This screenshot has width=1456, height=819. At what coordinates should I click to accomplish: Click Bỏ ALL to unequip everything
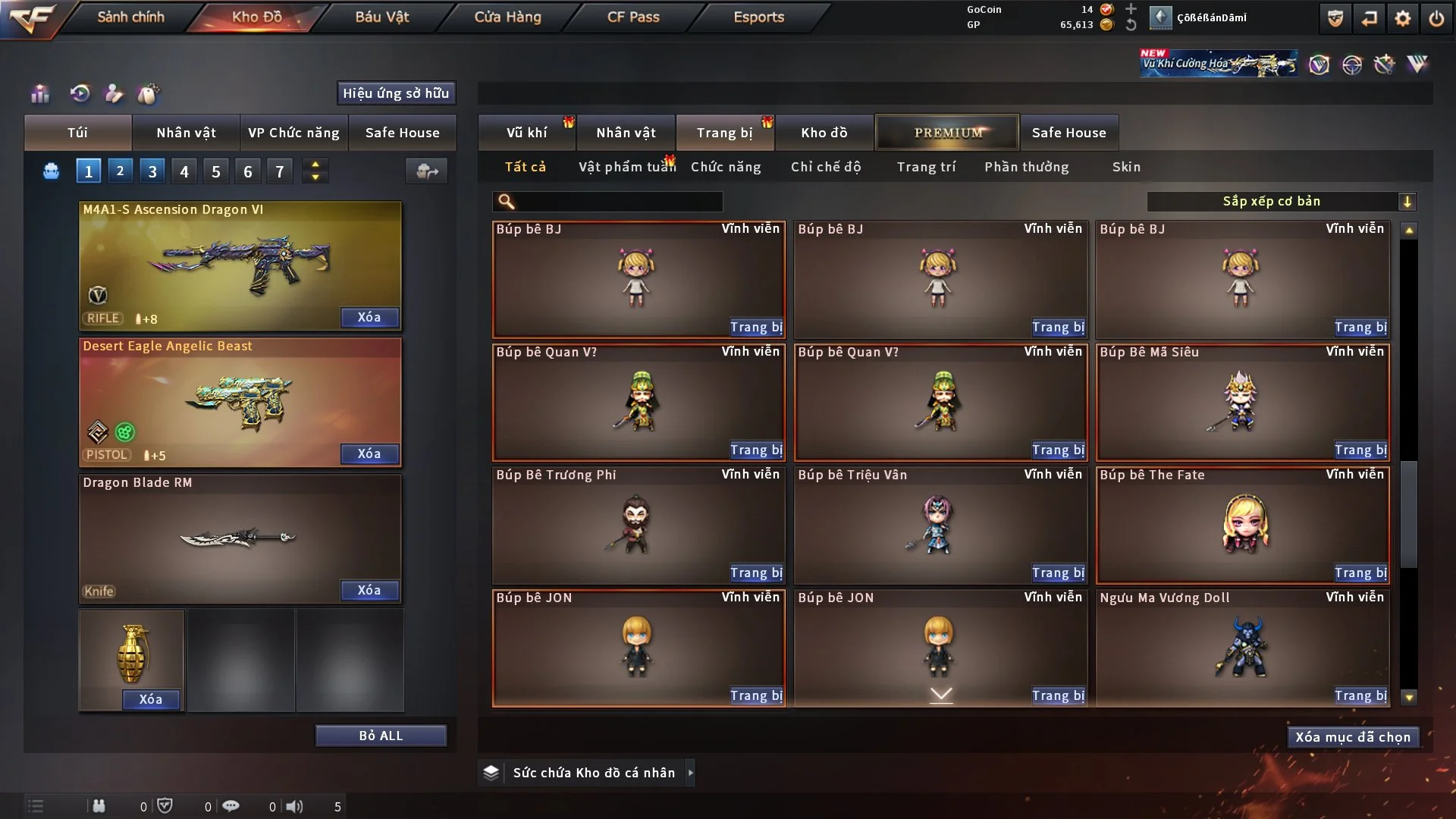[381, 736]
